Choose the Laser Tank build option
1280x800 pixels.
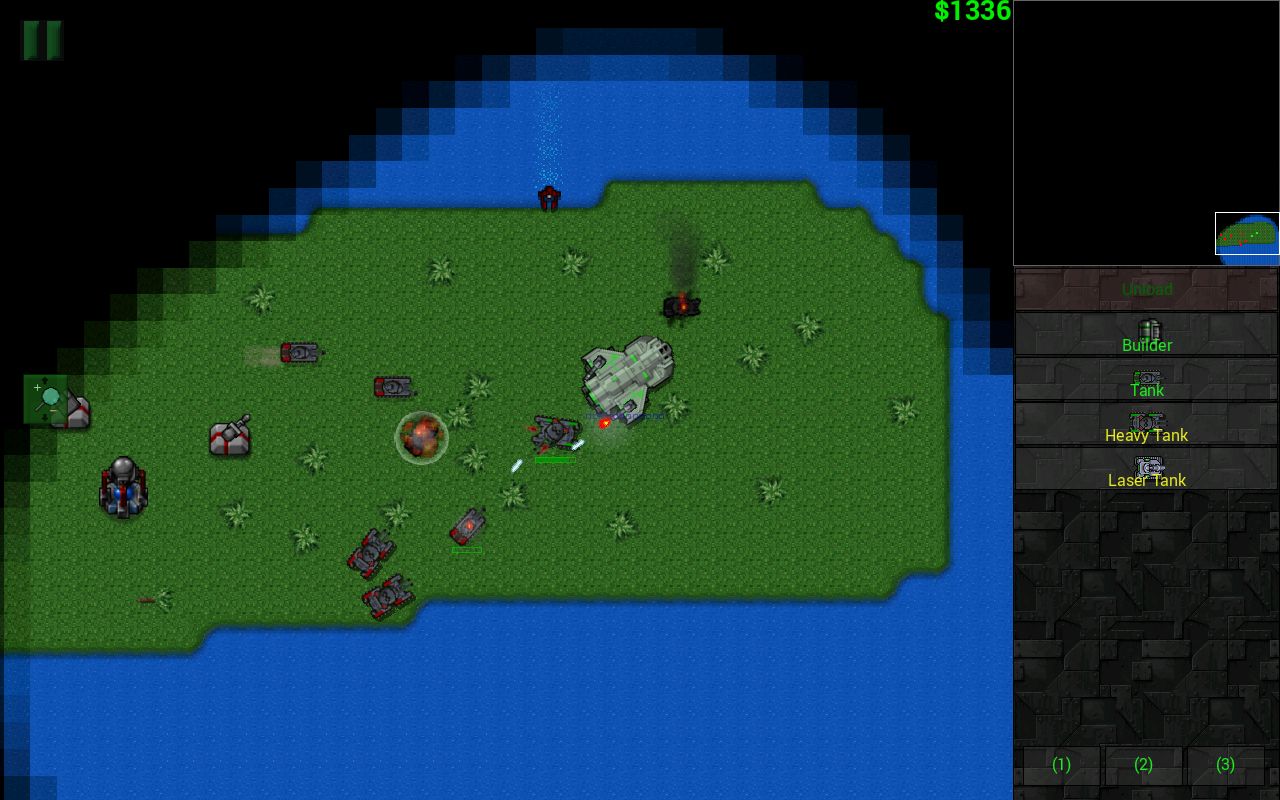pos(1146,471)
